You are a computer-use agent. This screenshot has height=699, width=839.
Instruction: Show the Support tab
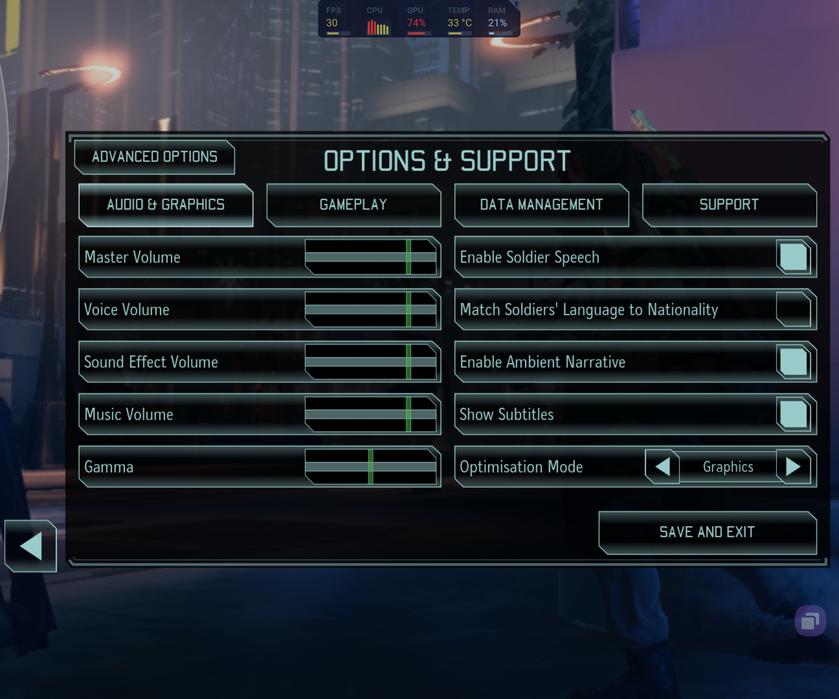[728, 205]
